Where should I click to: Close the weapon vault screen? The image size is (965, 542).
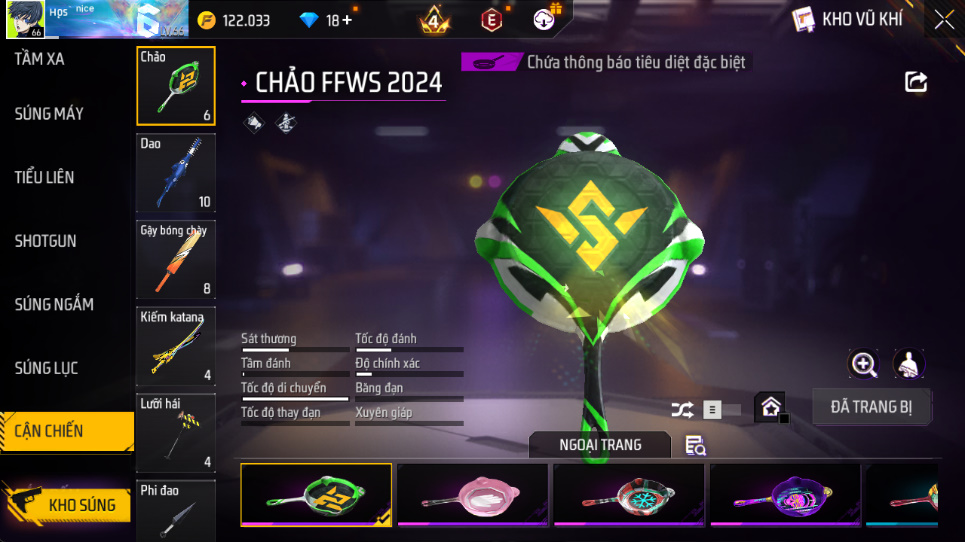[943, 20]
